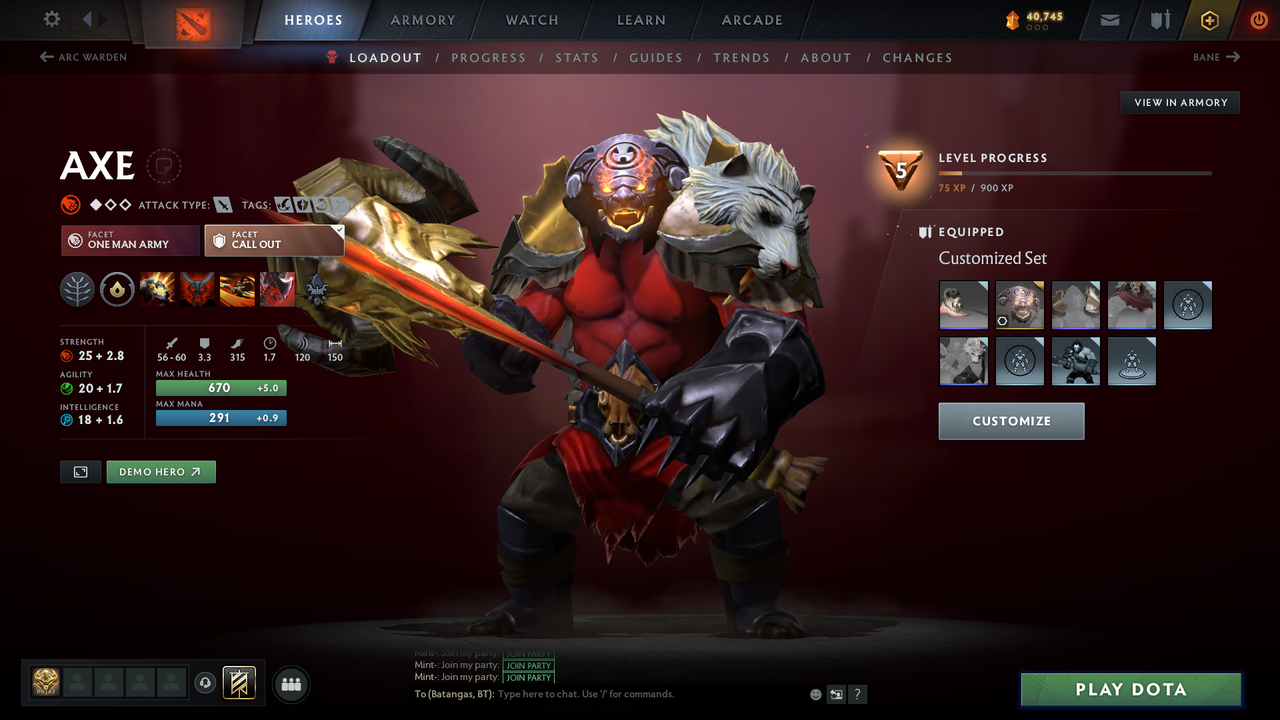Select the Berserker's Call ability icon
This screenshot has width=1280, height=720.
(x=157, y=289)
